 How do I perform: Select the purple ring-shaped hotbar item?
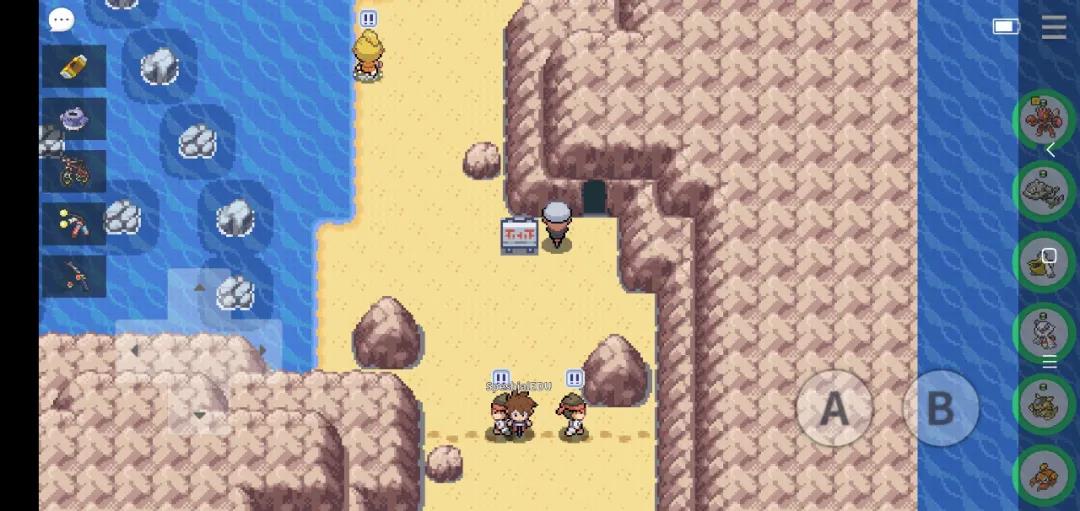(x=74, y=119)
